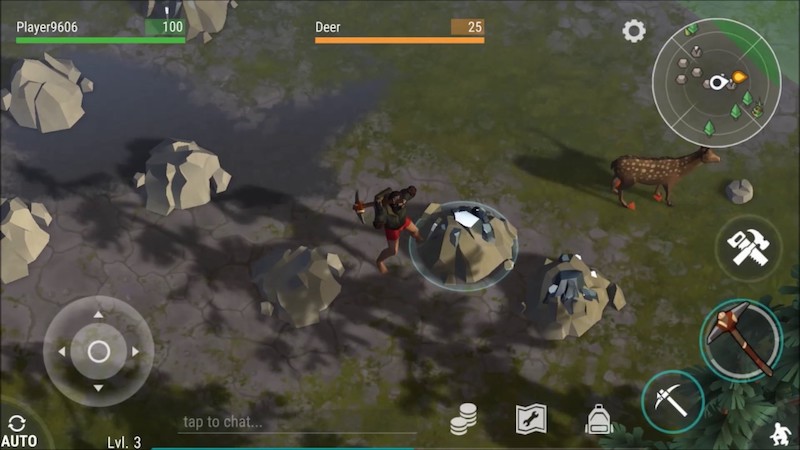The height and width of the screenshot is (450, 800).
Task: Open the coins shop icon
Action: [x=463, y=419]
